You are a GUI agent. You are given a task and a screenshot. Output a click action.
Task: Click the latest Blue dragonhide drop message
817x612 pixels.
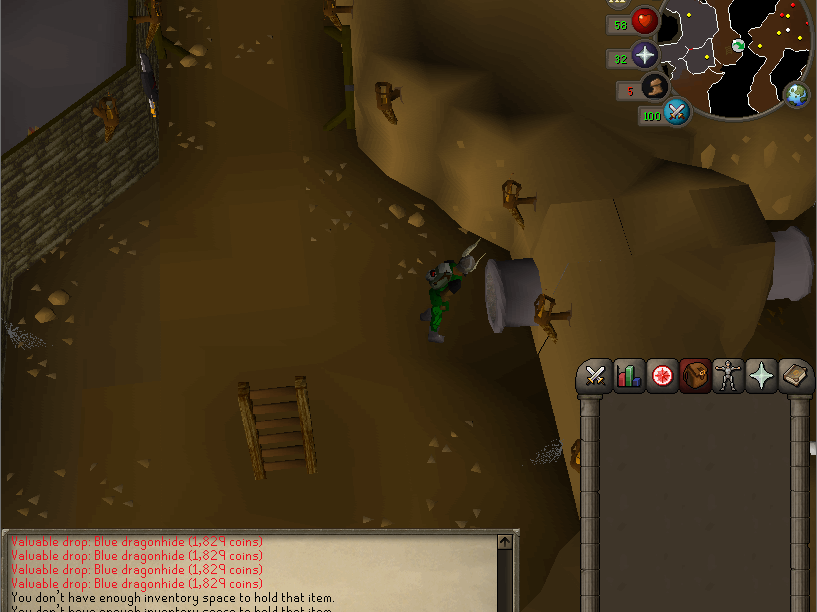point(137,583)
